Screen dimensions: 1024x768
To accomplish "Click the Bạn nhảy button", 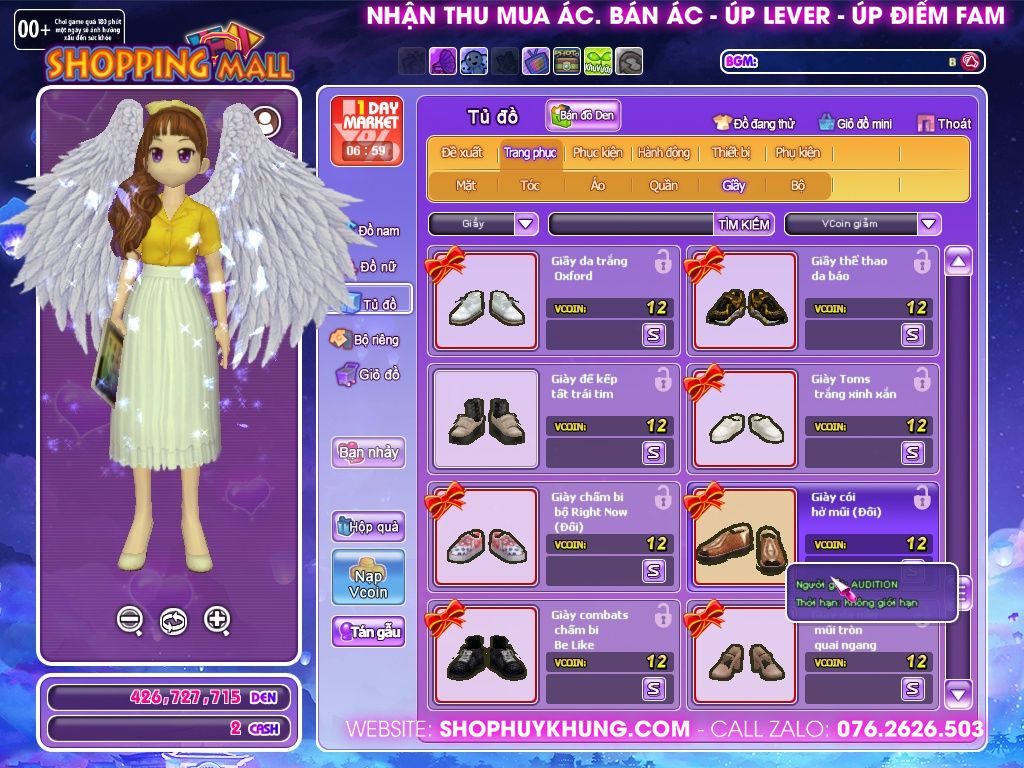I will [368, 452].
